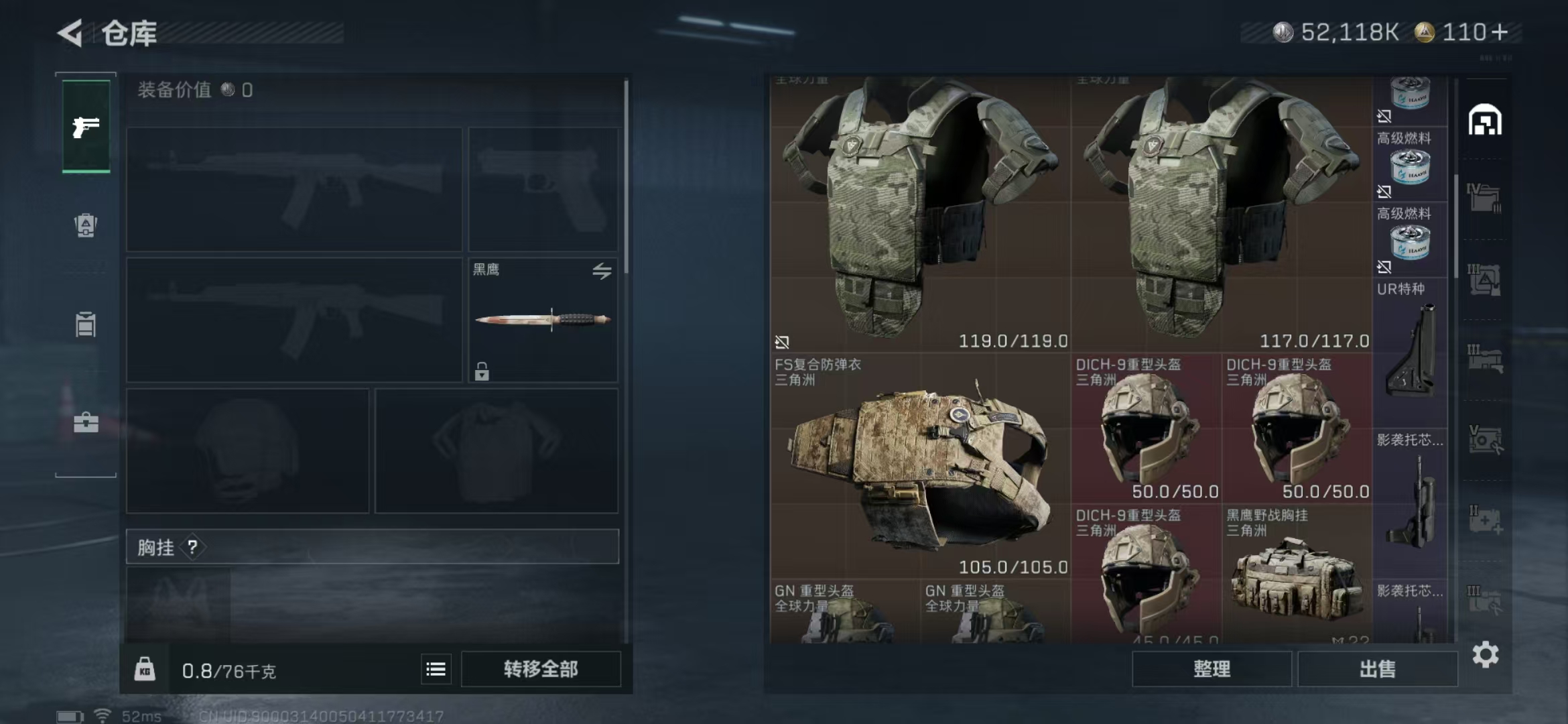This screenshot has height=724, width=1568.
Task: Transfer all items with 转移全部
Action: pyautogui.click(x=541, y=669)
